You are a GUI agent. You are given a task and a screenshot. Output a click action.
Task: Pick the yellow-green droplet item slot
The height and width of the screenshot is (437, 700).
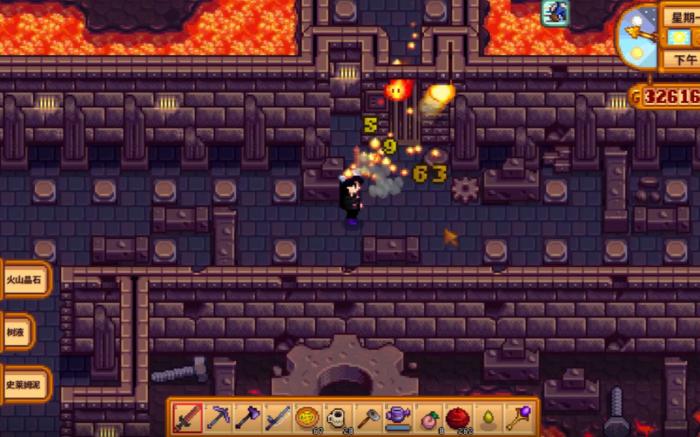(x=490, y=417)
